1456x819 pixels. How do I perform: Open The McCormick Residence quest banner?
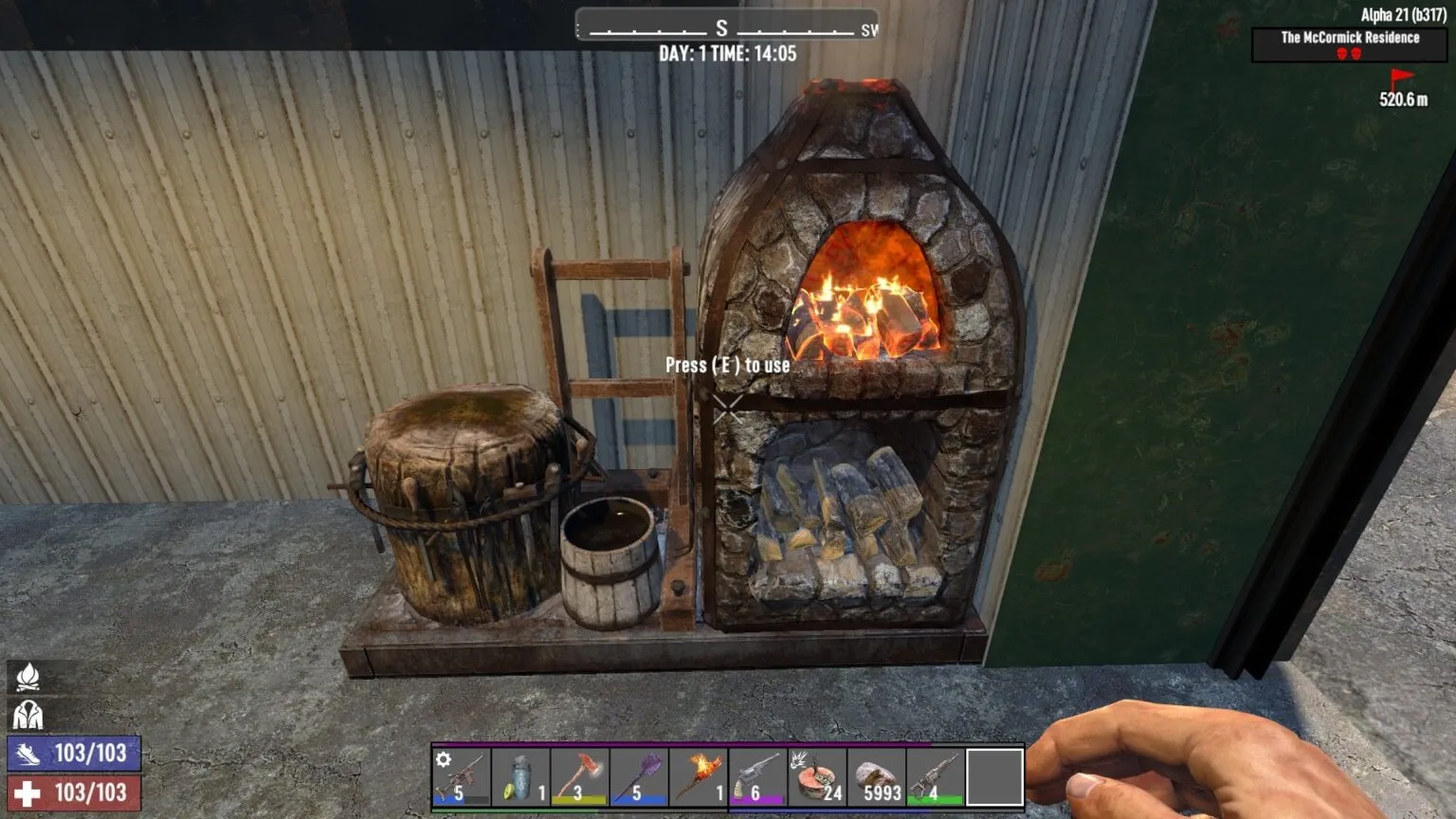[x=1350, y=39]
